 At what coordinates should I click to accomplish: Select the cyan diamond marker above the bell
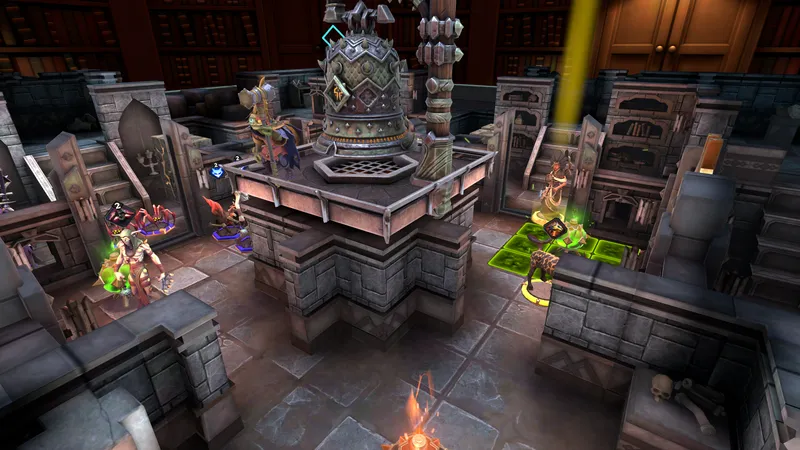tap(332, 36)
